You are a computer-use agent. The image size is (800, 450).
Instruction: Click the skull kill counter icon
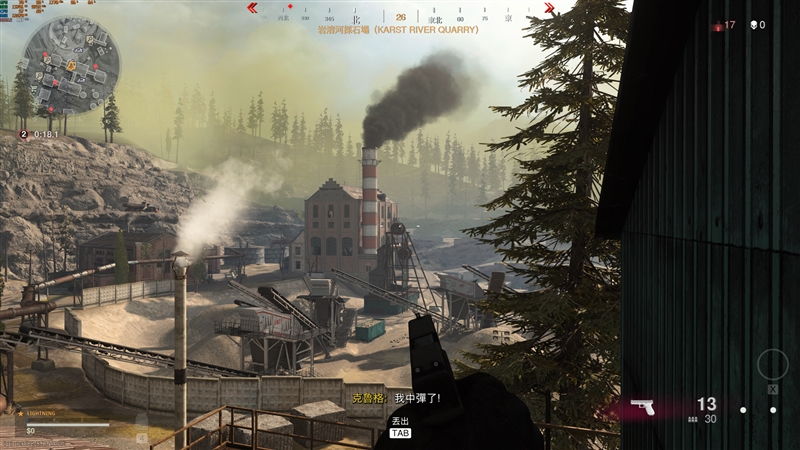pyautogui.click(x=751, y=25)
